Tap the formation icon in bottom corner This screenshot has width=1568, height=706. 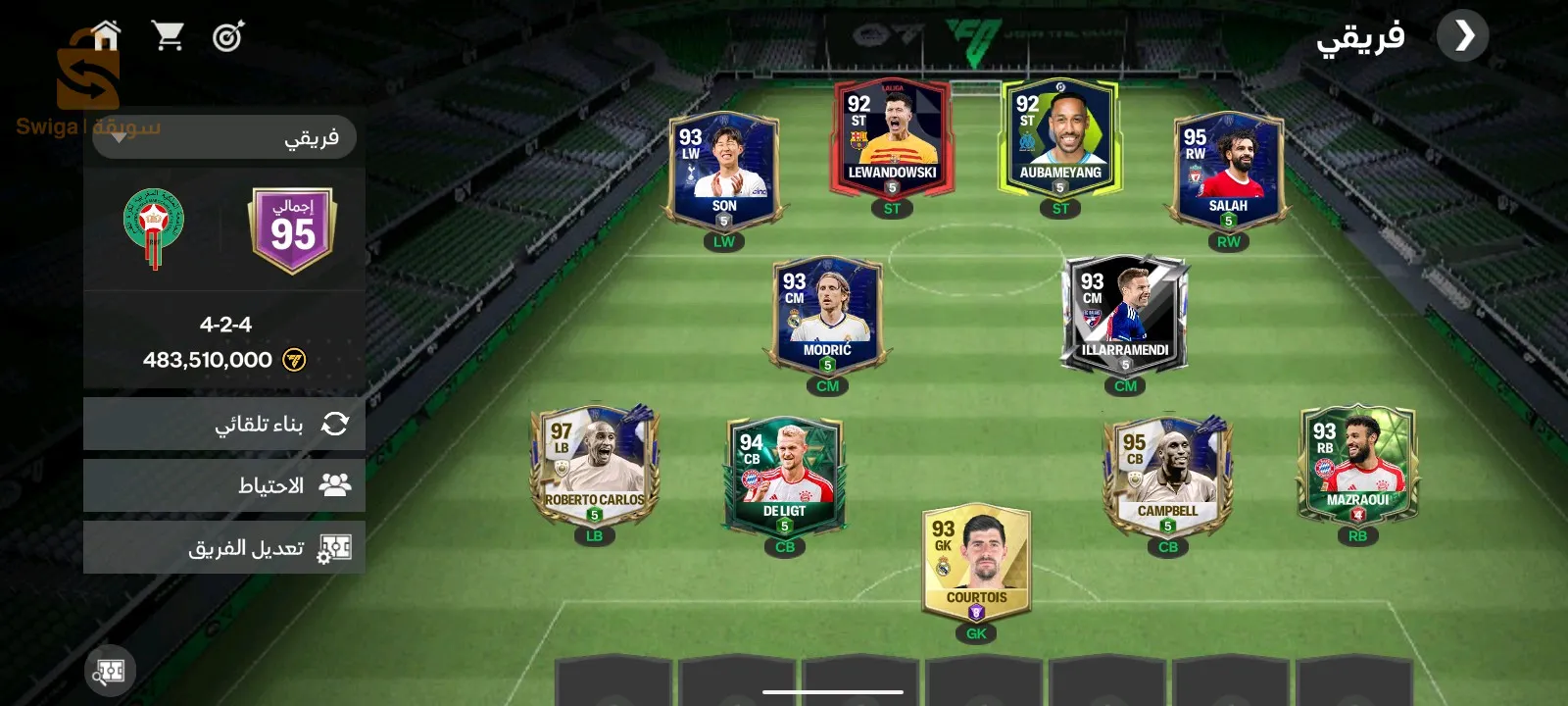click(110, 671)
